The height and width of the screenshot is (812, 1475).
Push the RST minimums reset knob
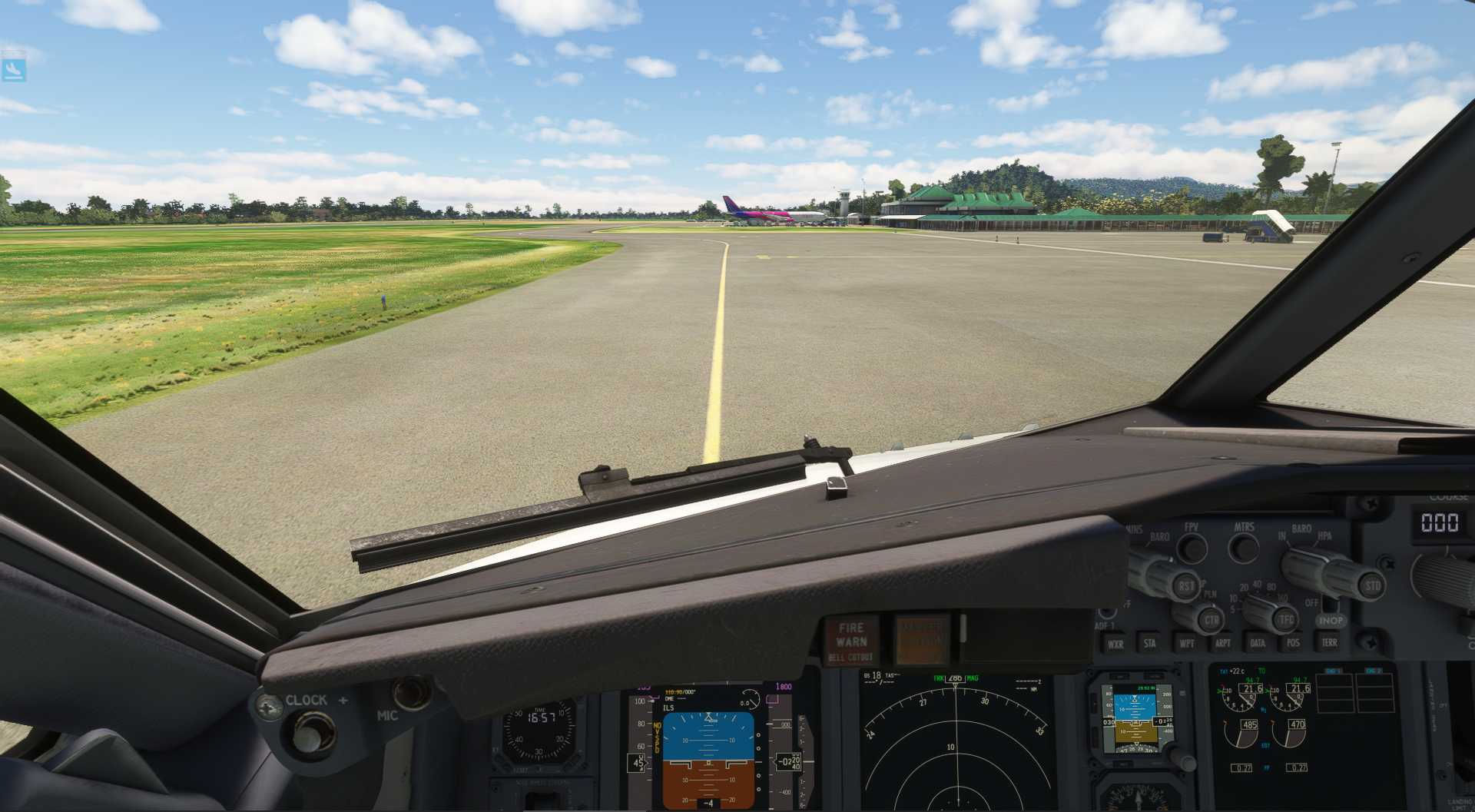[1187, 587]
